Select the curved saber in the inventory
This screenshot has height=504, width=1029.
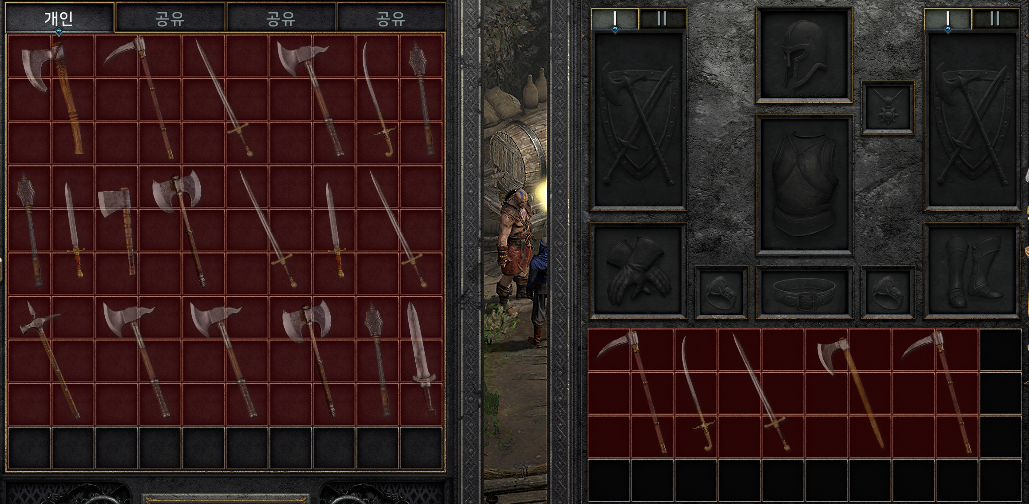click(x=696, y=393)
